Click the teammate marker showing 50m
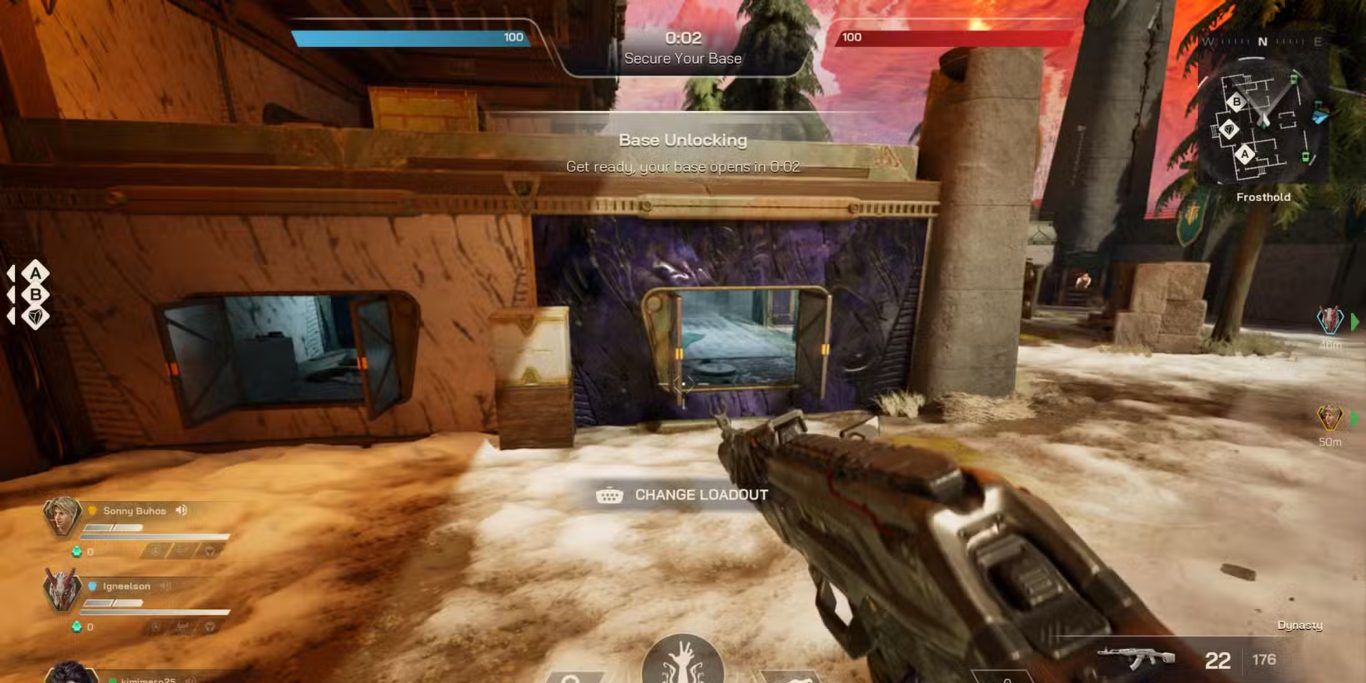Viewport: 1366px width, 683px height. coord(1329,418)
